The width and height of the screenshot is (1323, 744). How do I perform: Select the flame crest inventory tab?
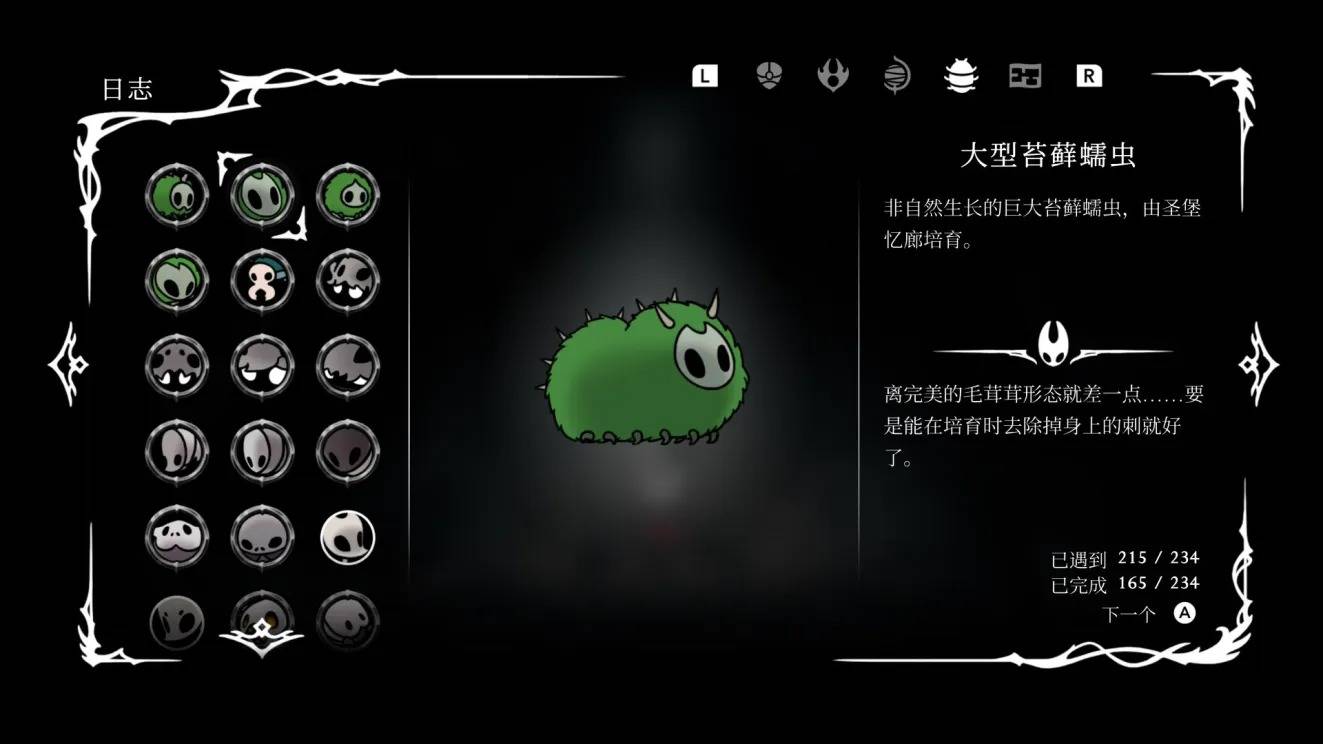[832, 75]
